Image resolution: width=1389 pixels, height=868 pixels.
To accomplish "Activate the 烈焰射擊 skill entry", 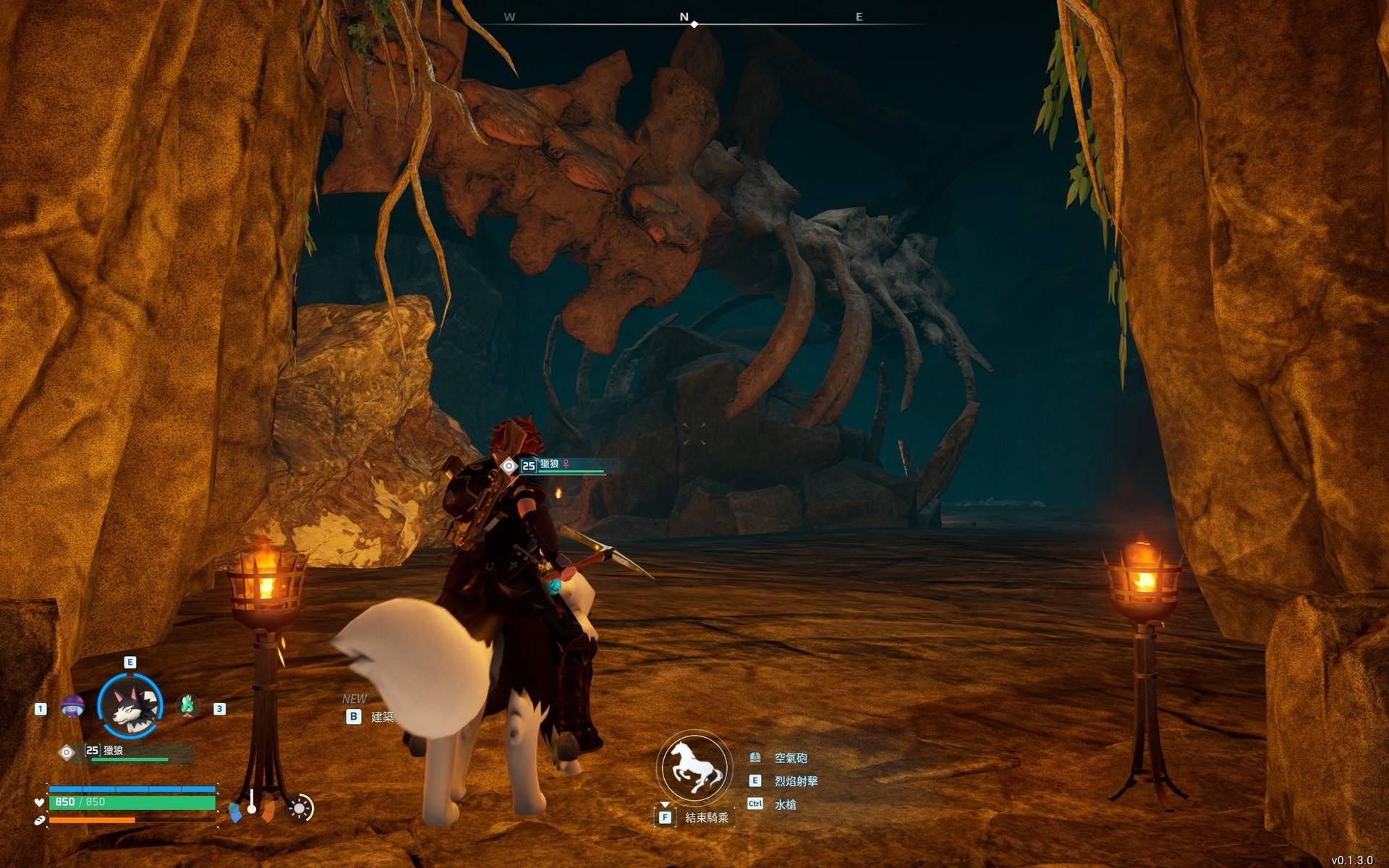I will (796, 781).
